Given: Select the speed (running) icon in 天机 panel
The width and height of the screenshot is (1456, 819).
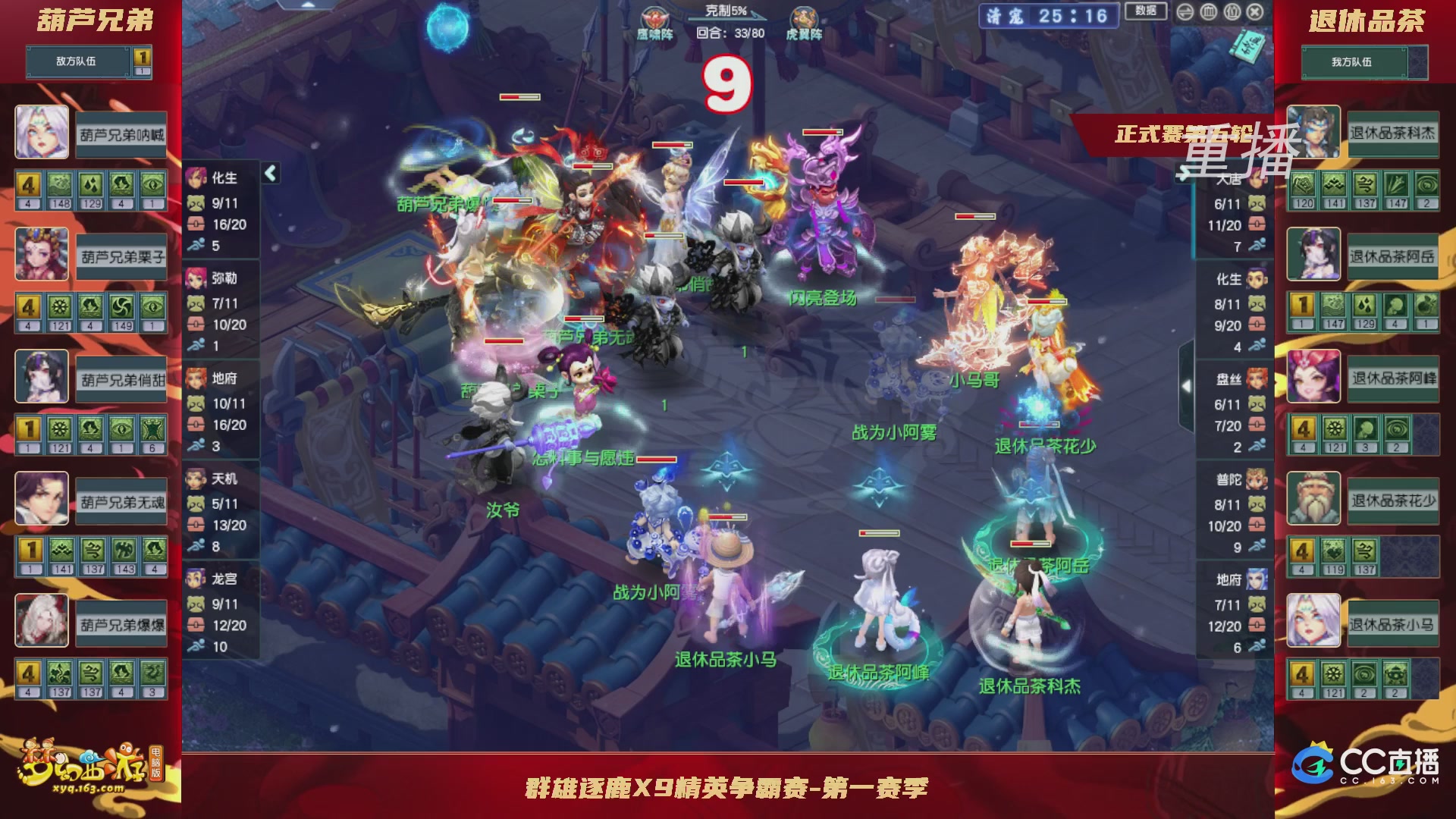Looking at the screenshot, I should 196,543.
